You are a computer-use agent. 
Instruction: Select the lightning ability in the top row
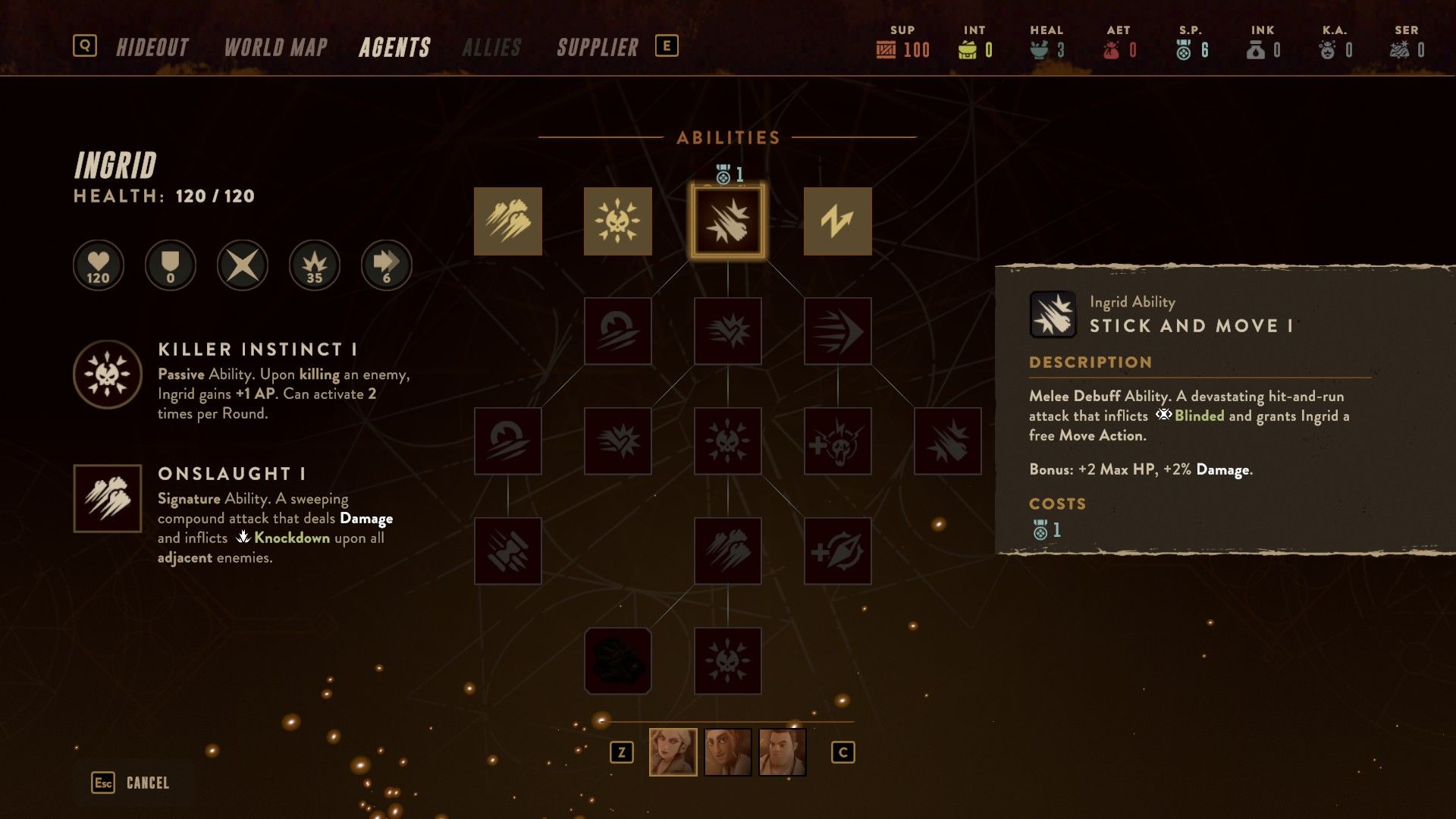pyautogui.click(x=839, y=221)
